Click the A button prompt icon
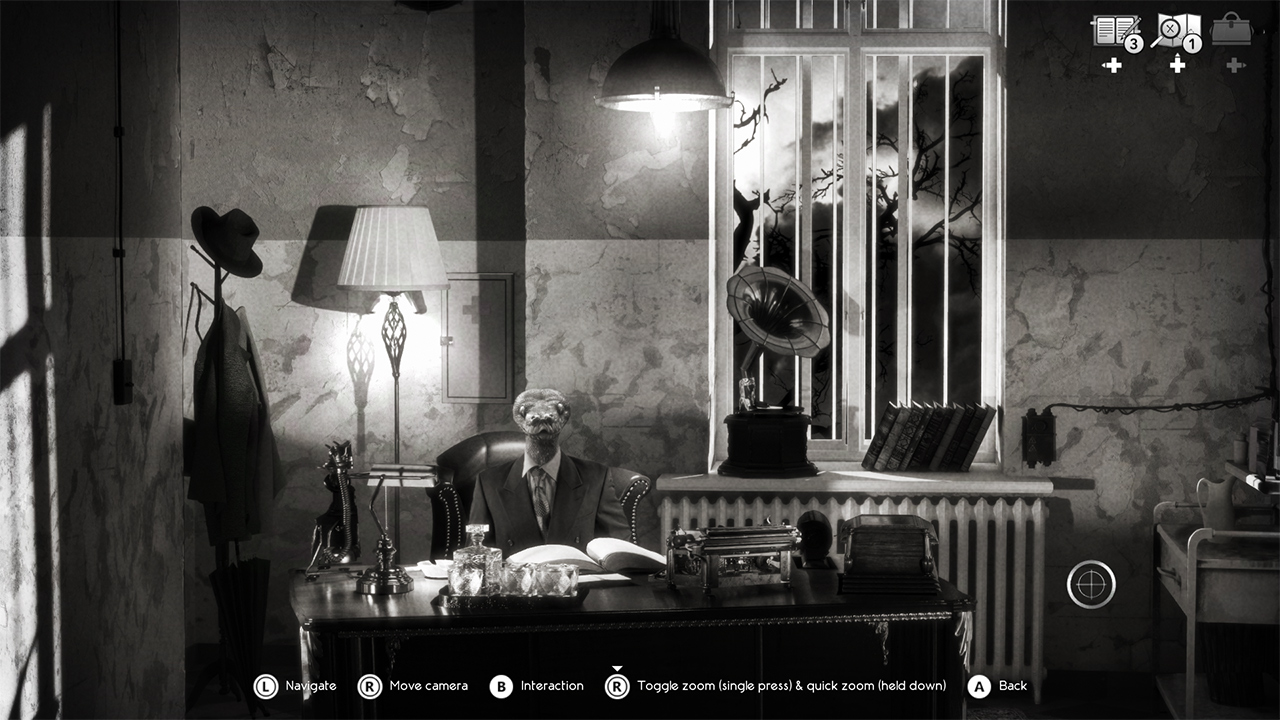This screenshot has height=720, width=1280. point(978,686)
